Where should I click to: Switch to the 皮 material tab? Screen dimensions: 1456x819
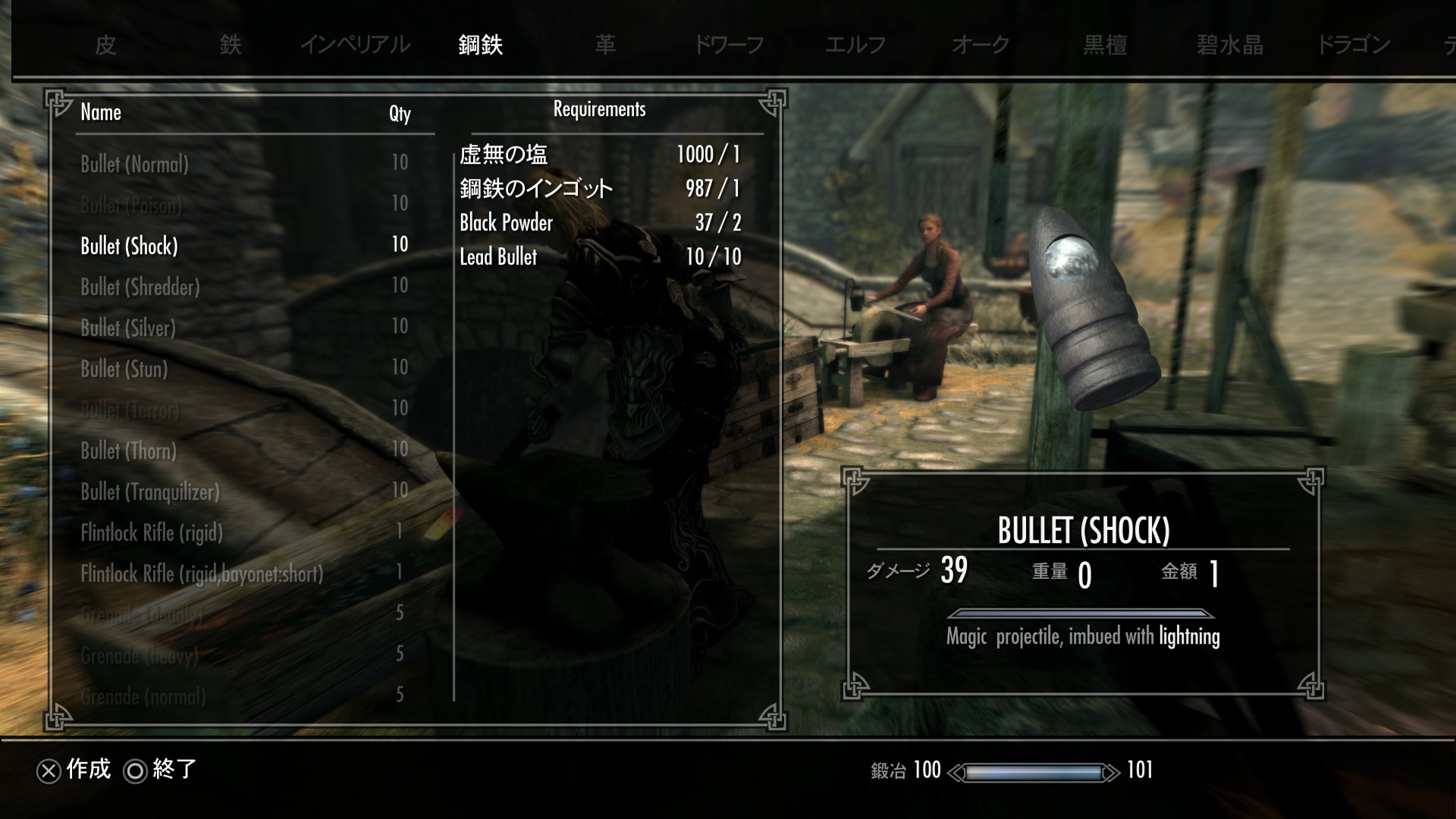click(105, 45)
